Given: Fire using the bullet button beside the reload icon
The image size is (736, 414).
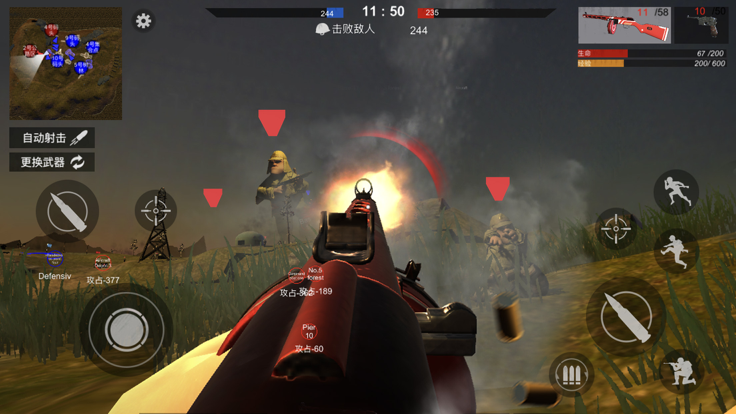Looking at the screenshot, I should coord(626,317).
